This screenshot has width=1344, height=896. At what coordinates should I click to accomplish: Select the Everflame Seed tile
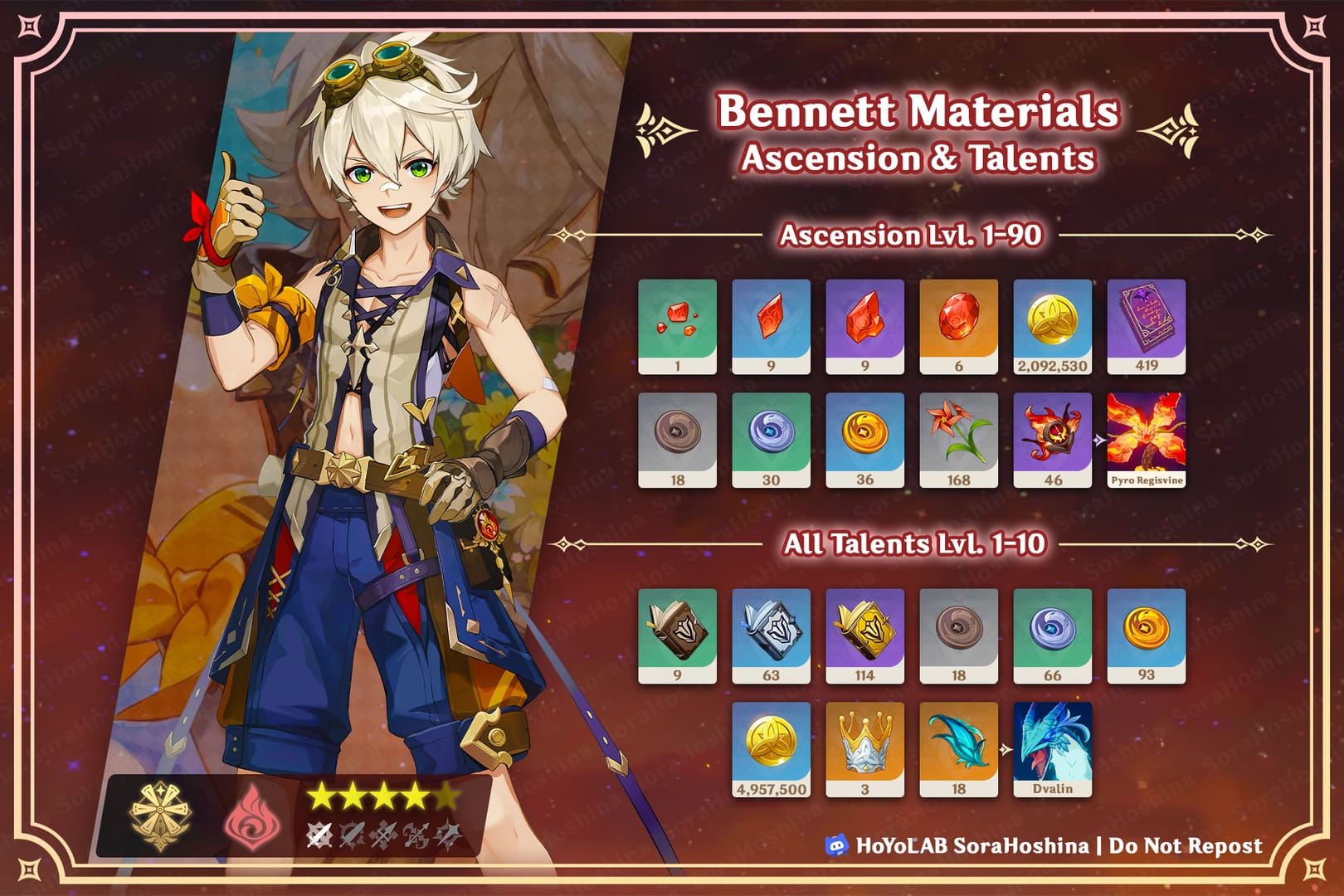pyautogui.click(x=1052, y=440)
